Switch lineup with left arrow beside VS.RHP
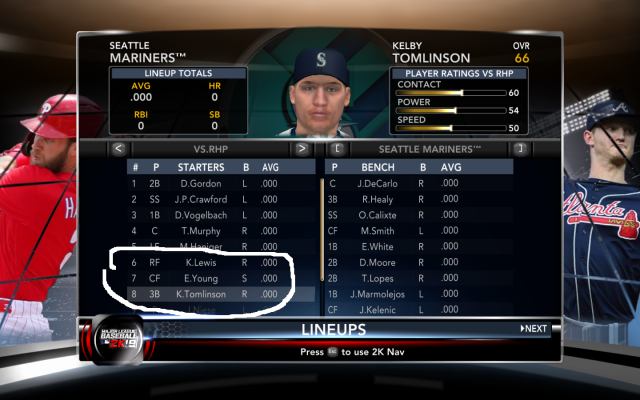640x400 pixels. point(118,149)
